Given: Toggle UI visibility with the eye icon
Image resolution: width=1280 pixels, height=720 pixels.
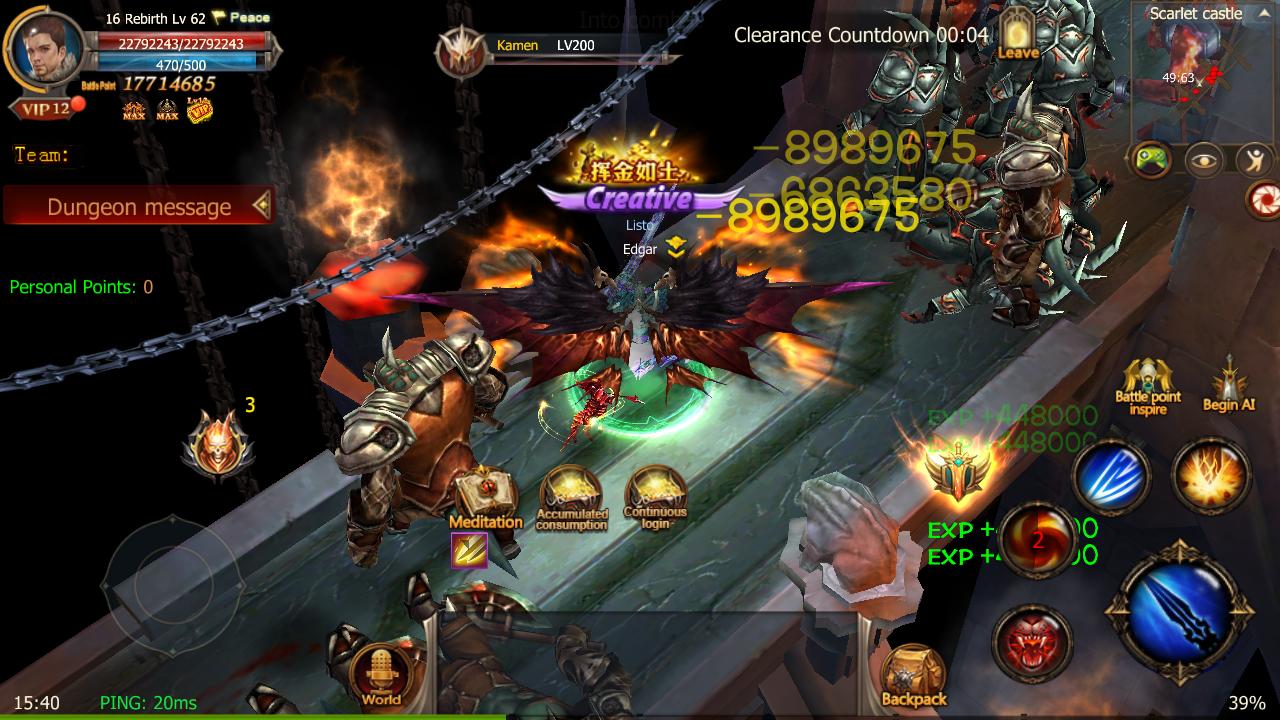Looking at the screenshot, I should [x=1205, y=157].
